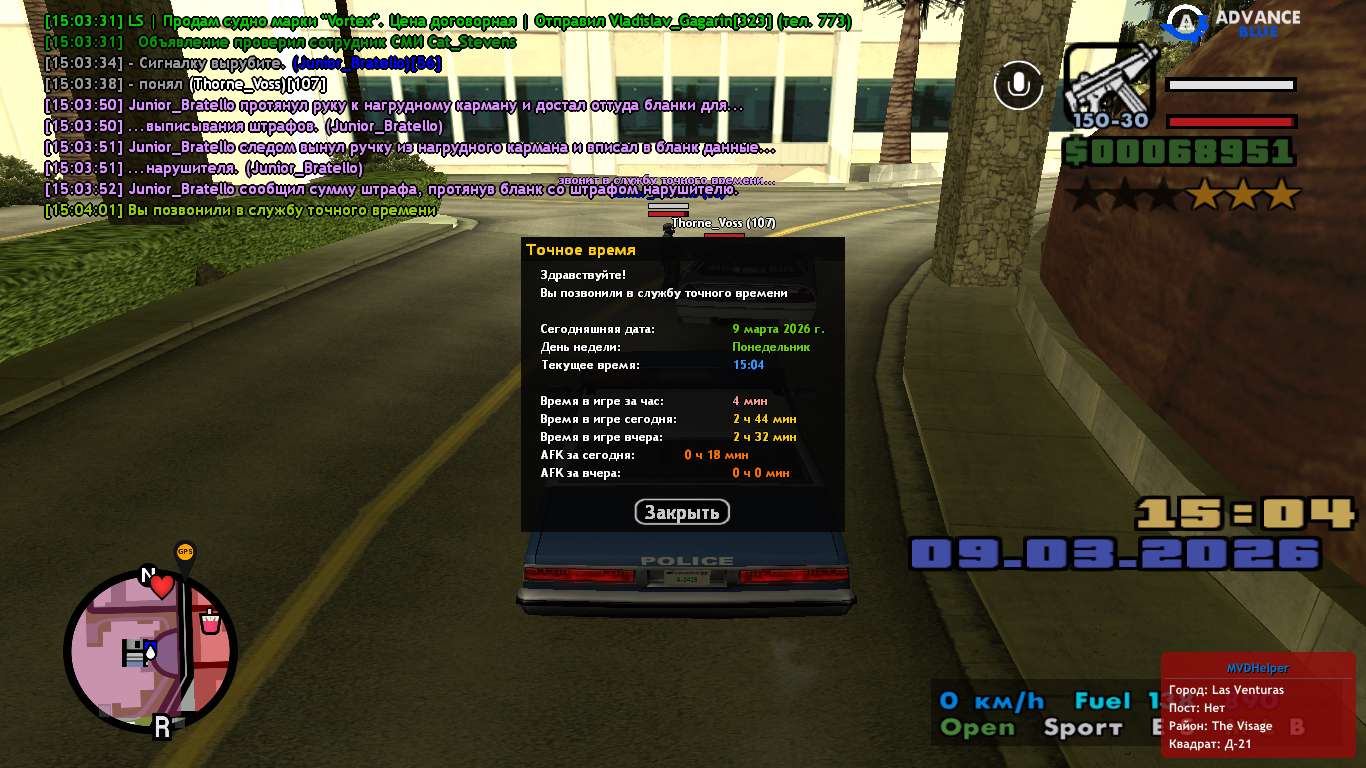This screenshot has width=1366, height=768.
Task: Click the orange GPS marker on the minimap
Action: 185,552
